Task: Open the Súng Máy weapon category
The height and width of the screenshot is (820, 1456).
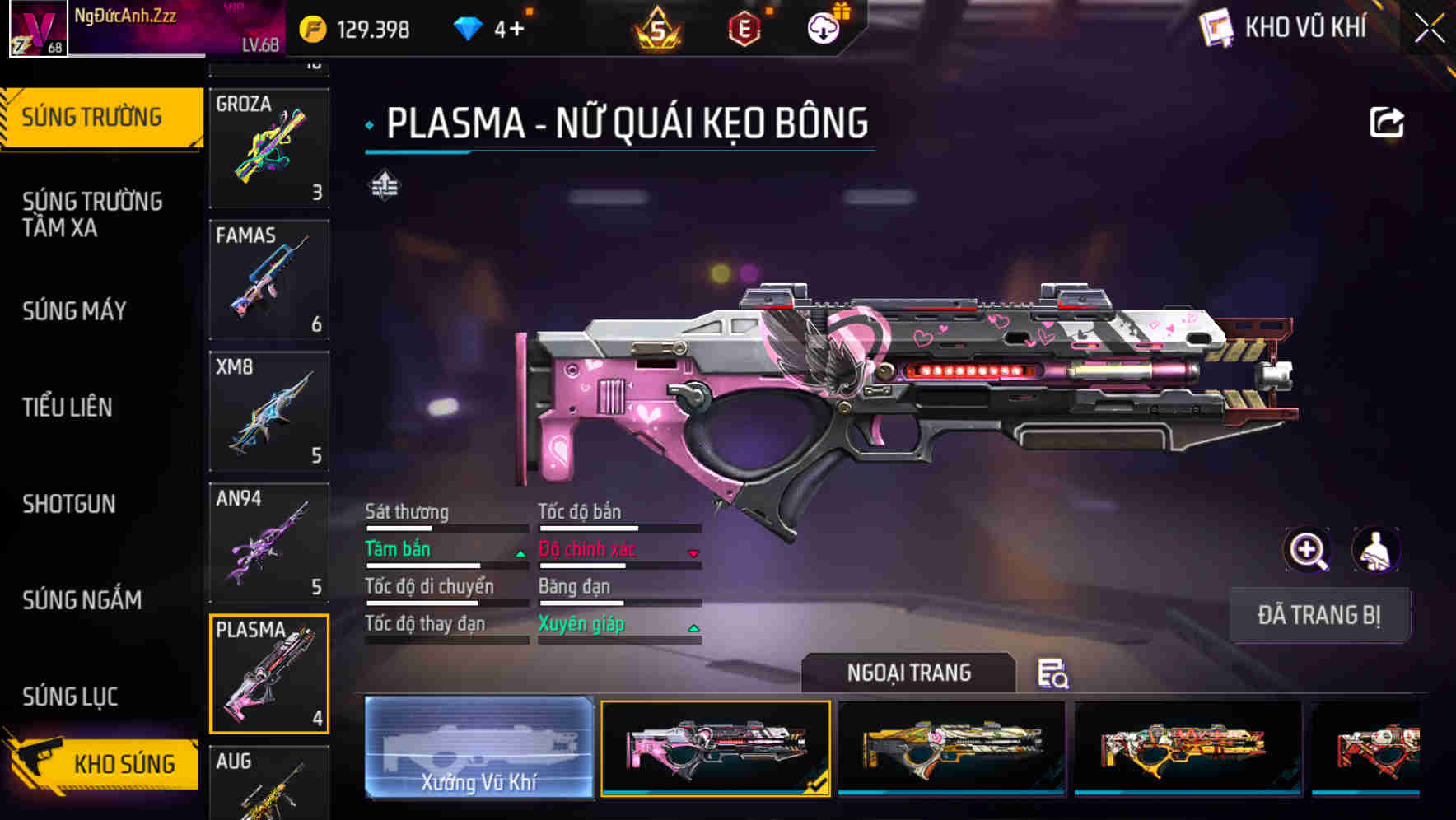Action: pos(75,310)
